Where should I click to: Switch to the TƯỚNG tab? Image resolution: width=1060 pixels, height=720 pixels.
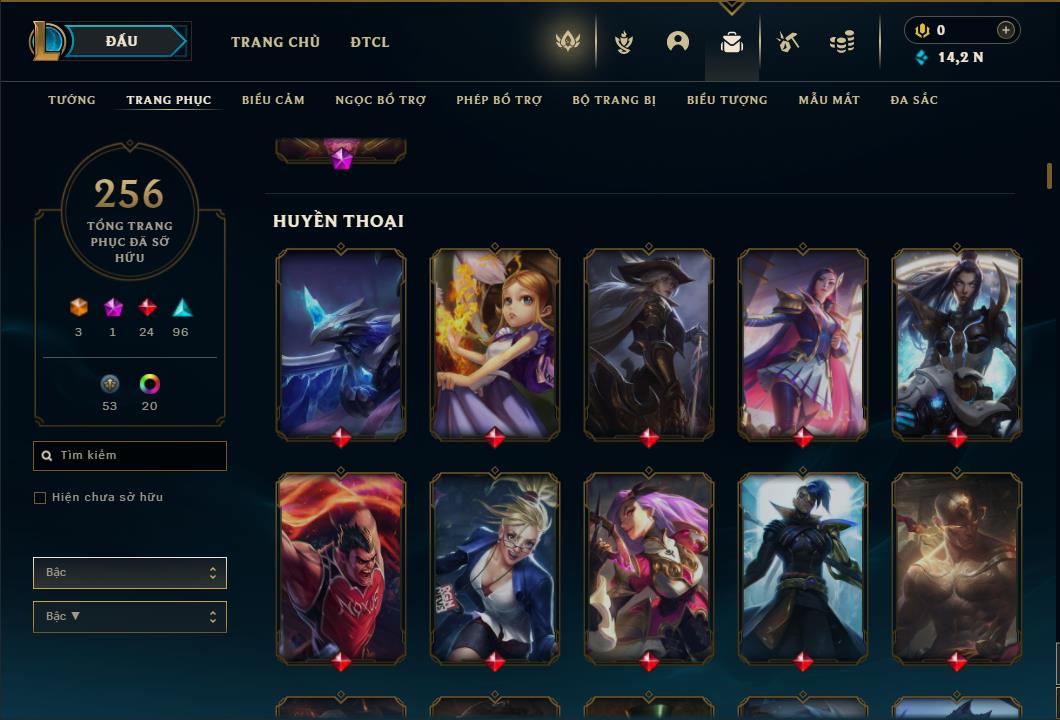(72, 100)
